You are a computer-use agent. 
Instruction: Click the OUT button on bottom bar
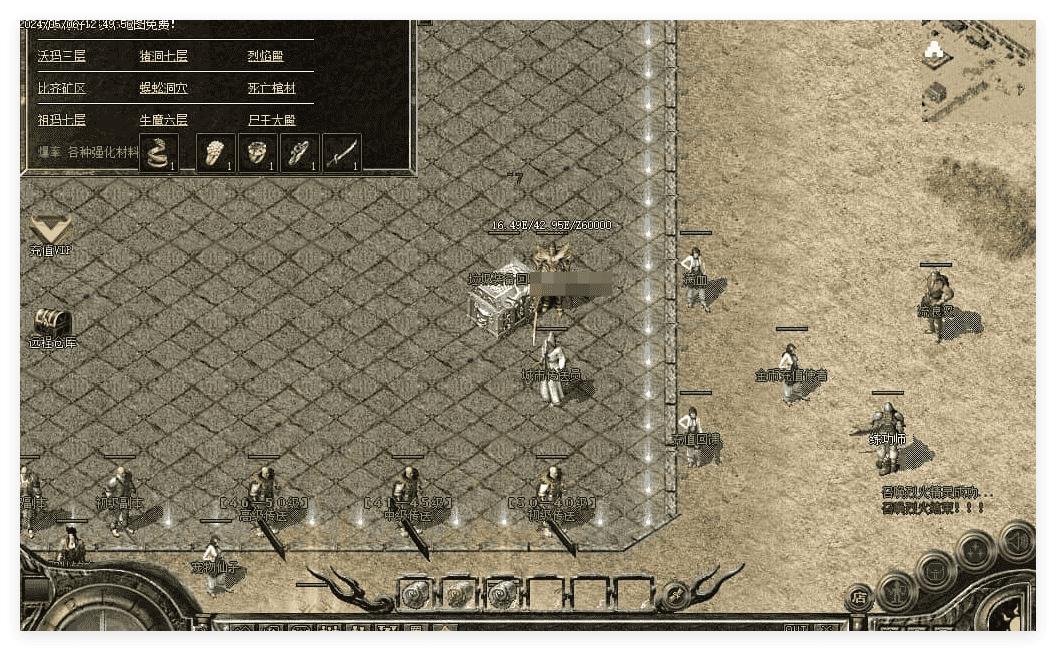(796, 628)
